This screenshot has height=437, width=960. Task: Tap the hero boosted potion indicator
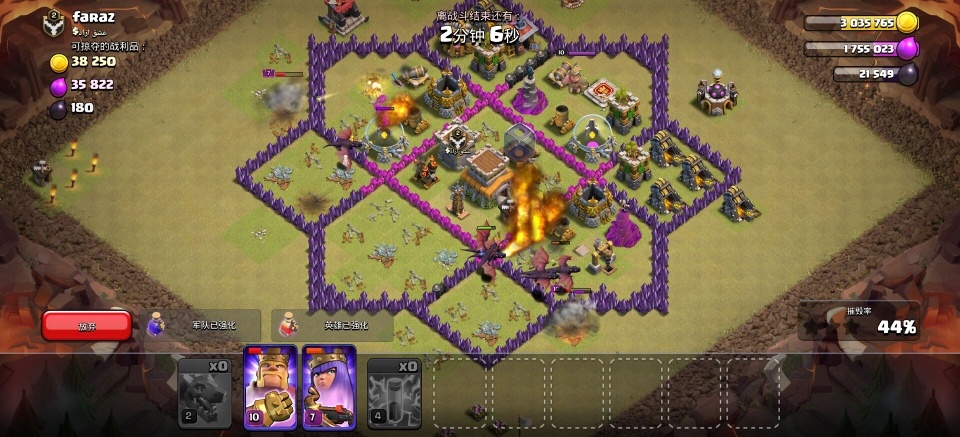pyautogui.click(x=332, y=325)
